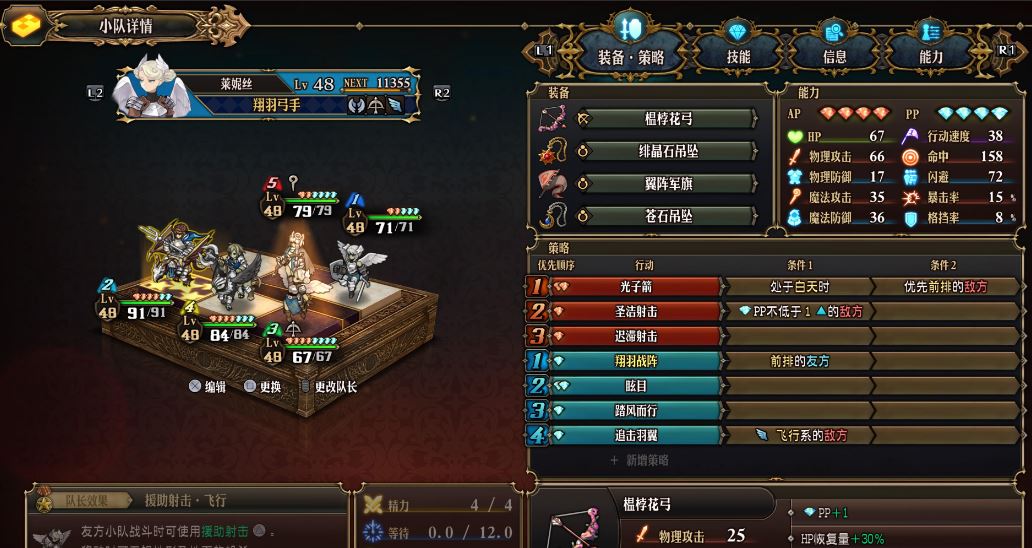Select the 追击羽翼 passive tactic
This screenshot has height=548, width=1032.
click(x=636, y=435)
